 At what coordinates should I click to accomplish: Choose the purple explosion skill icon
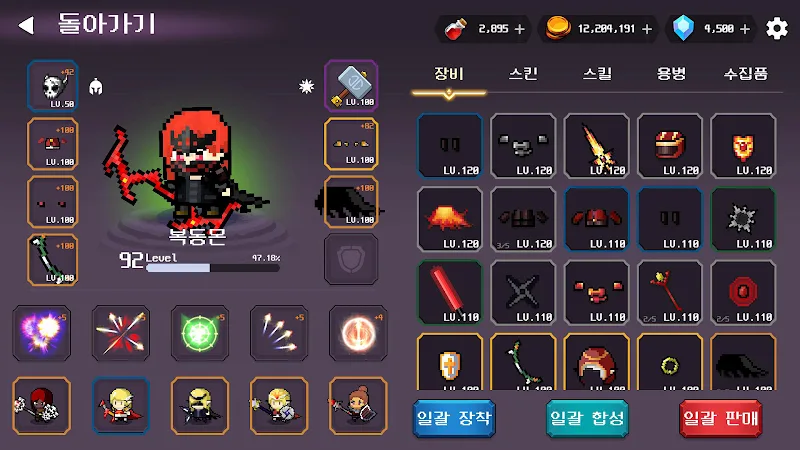[41, 333]
